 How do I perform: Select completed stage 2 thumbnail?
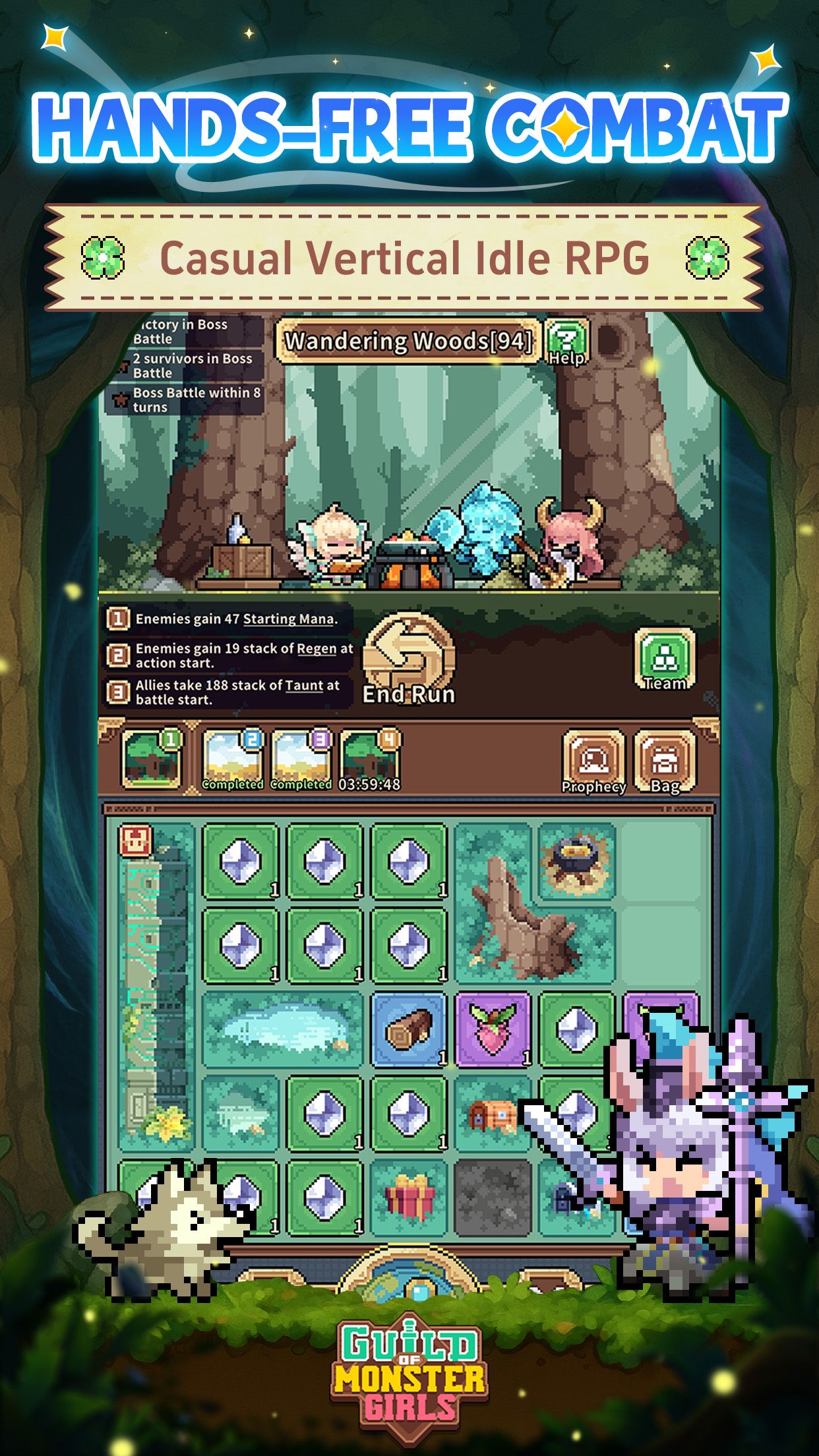click(233, 760)
